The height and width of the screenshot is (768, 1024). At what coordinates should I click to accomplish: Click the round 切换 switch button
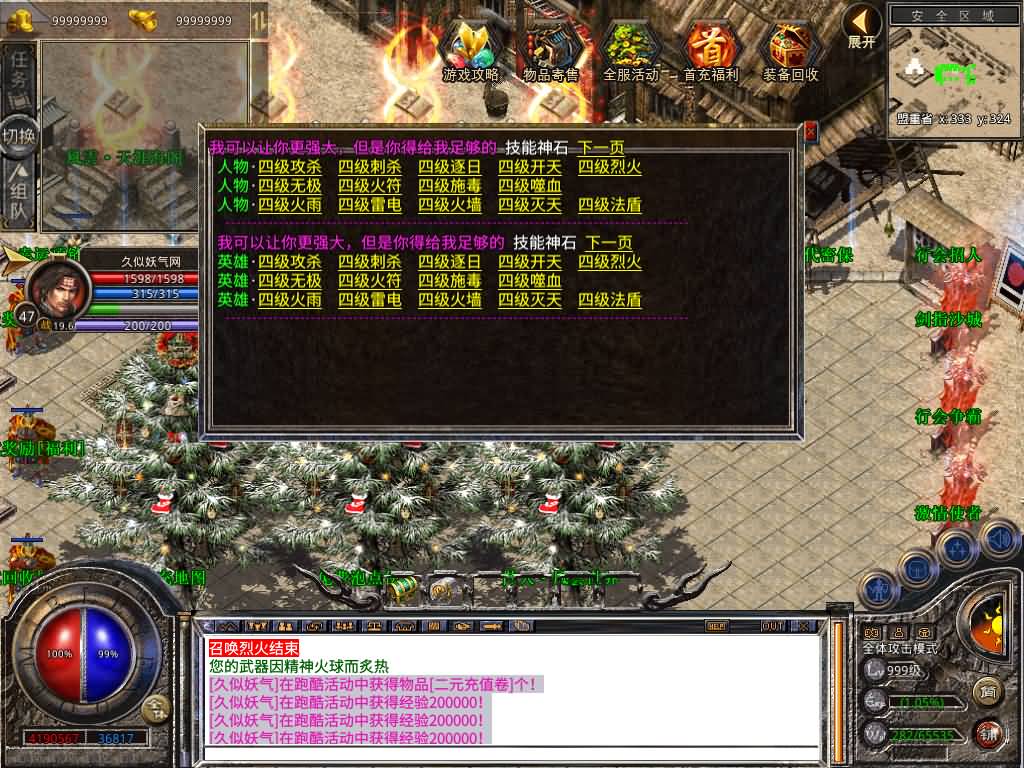(x=19, y=137)
